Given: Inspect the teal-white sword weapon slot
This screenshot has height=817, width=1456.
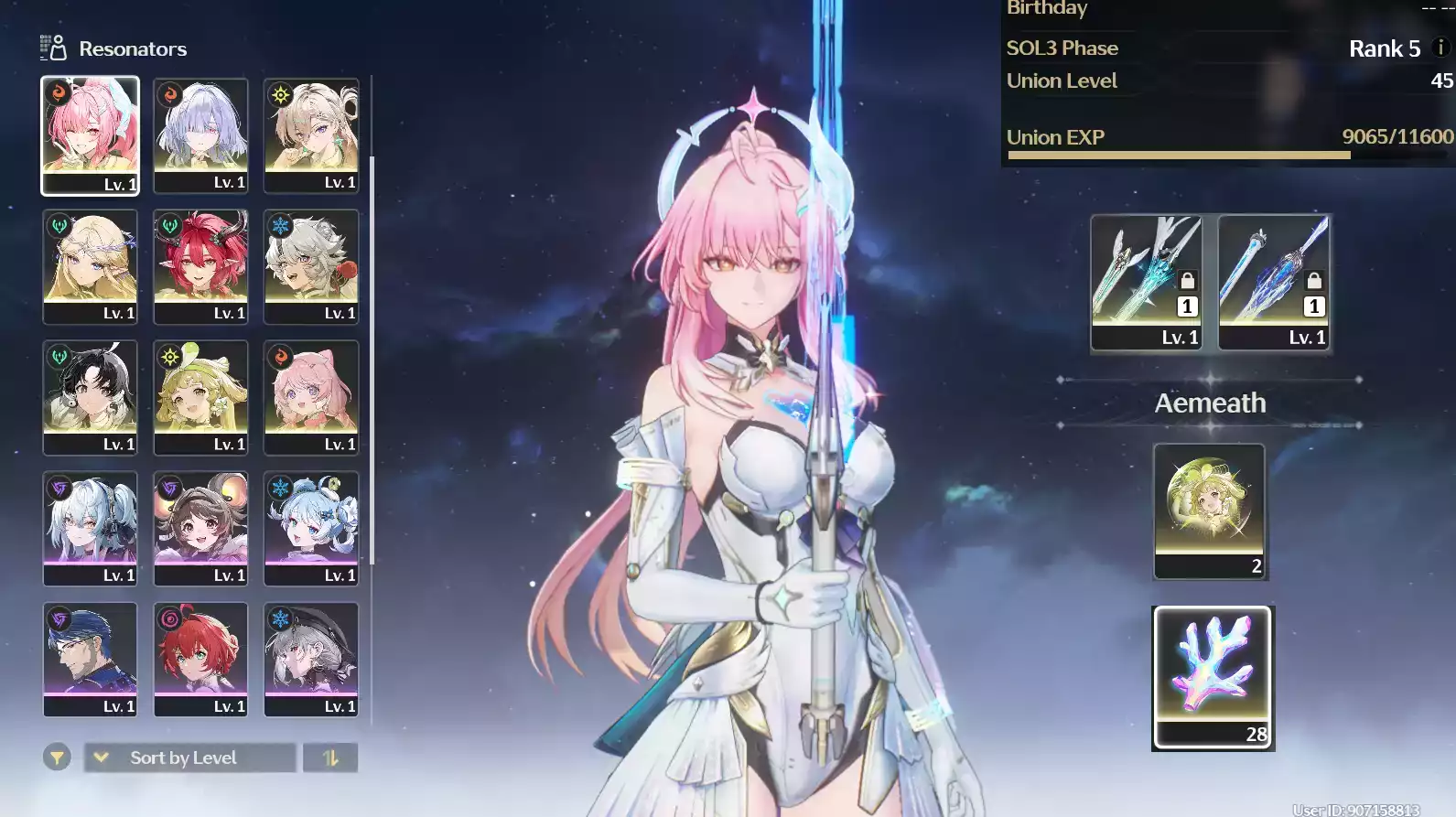Looking at the screenshot, I should (x=1146, y=282).
